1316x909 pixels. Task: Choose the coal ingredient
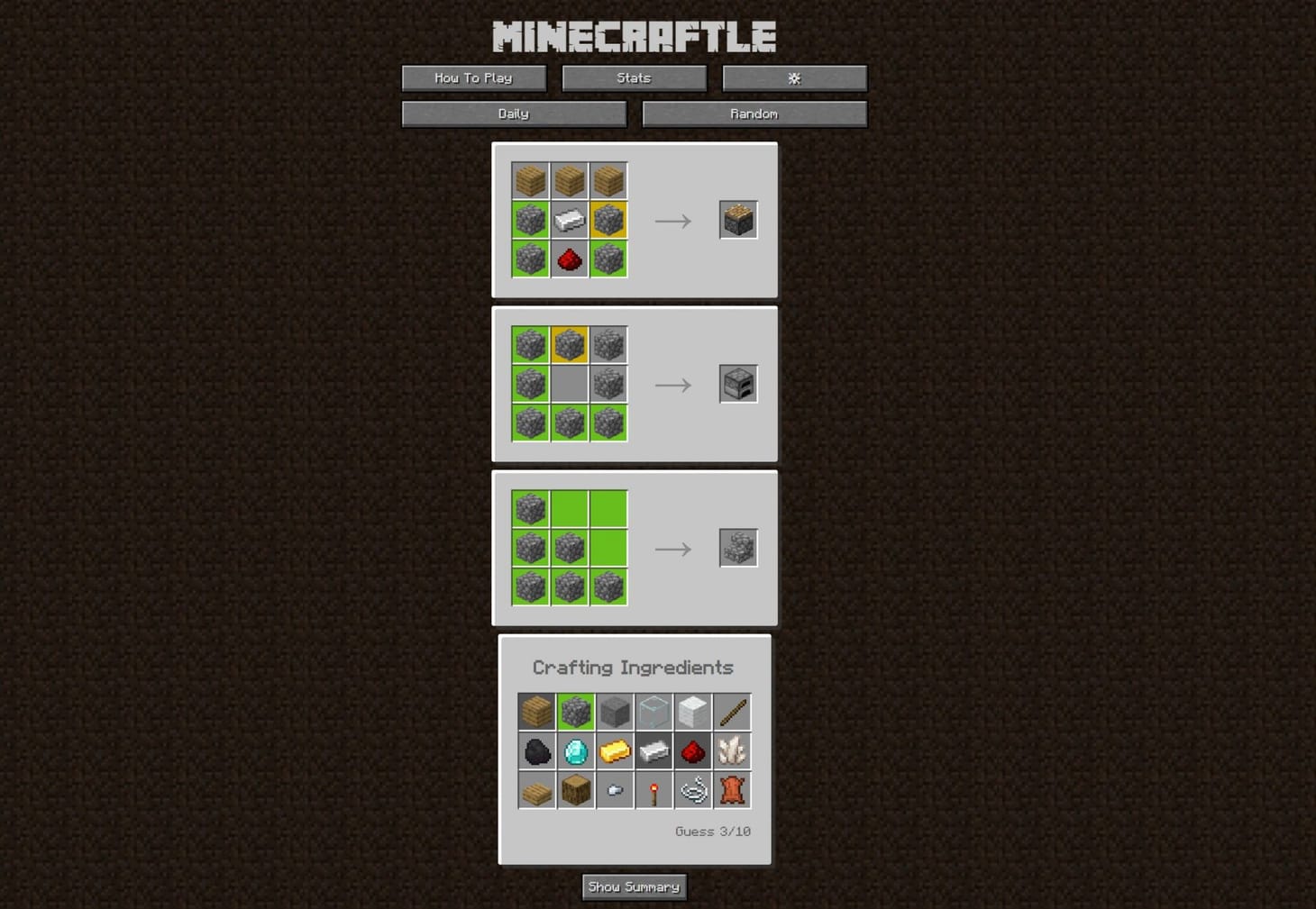(536, 750)
